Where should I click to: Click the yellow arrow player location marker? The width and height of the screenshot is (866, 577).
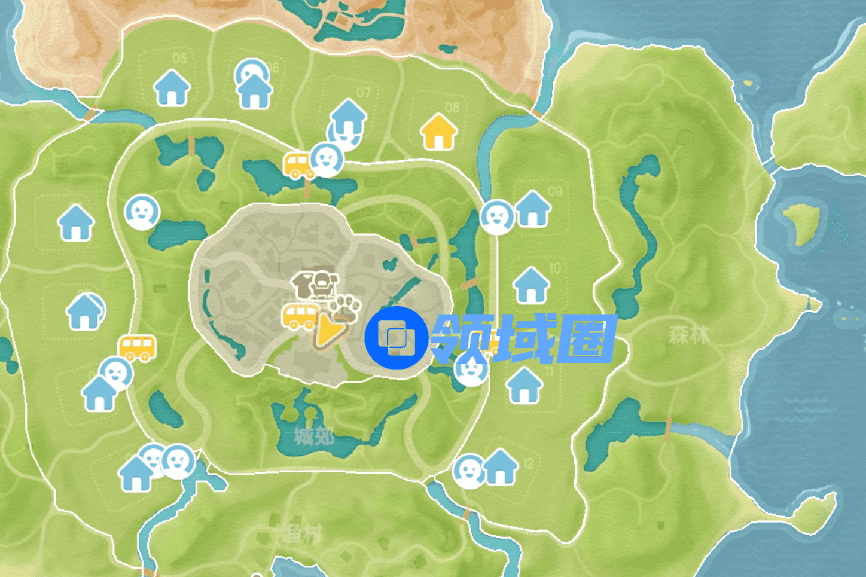(x=327, y=330)
